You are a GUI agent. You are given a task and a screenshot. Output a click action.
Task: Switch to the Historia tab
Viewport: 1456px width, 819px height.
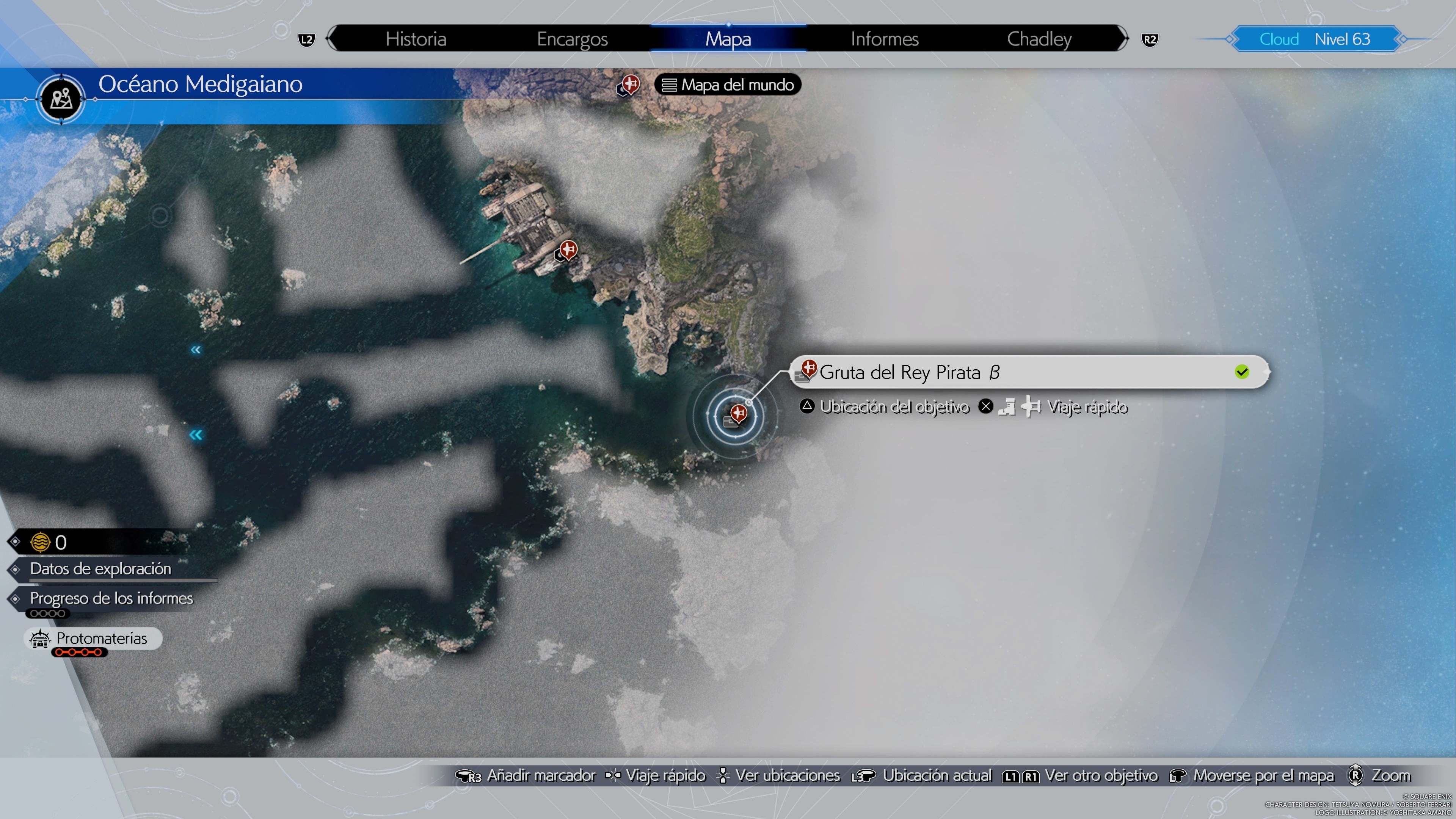(x=416, y=39)
